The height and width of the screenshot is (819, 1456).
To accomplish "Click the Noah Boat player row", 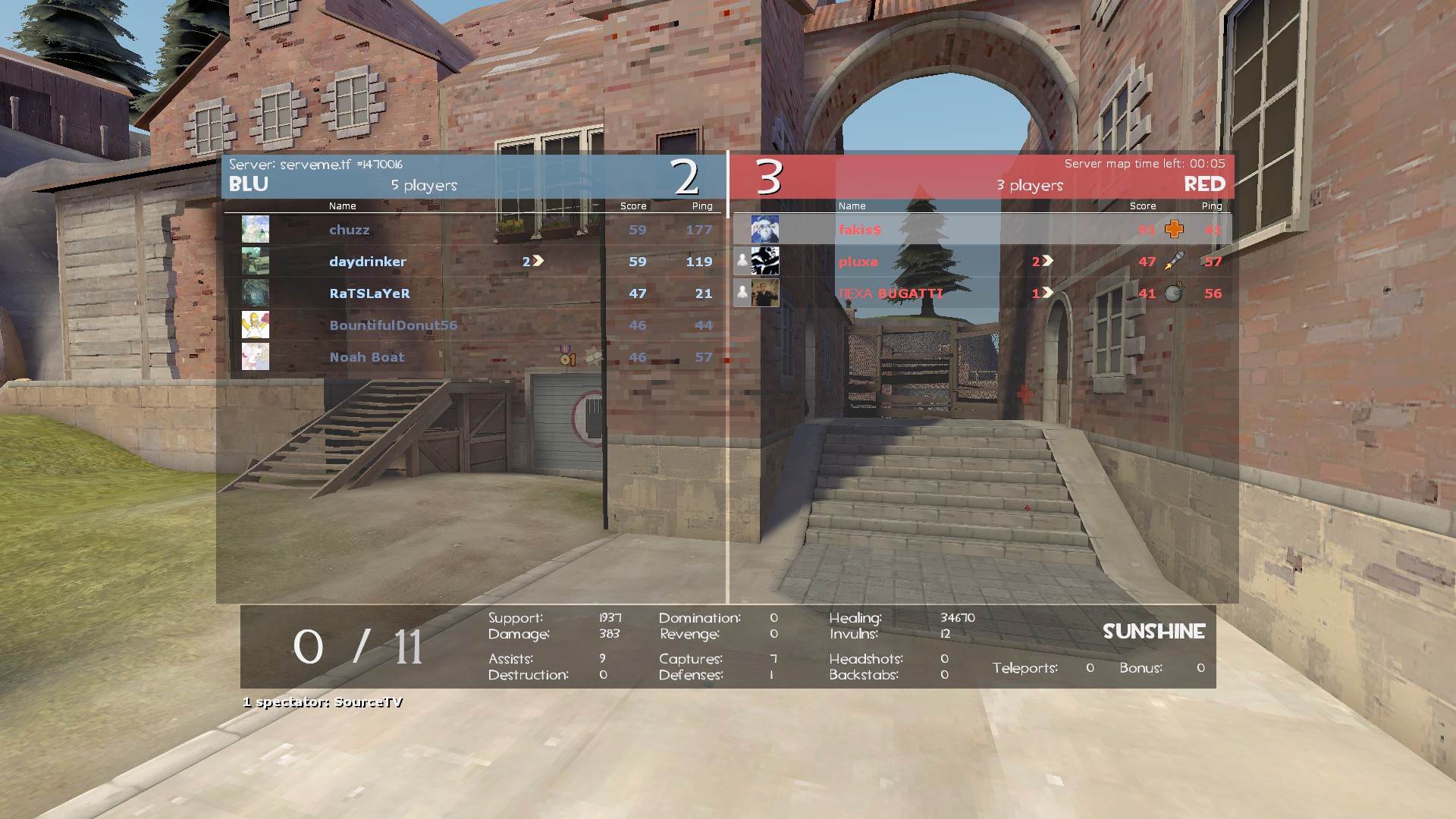I will tap(367, 357).
